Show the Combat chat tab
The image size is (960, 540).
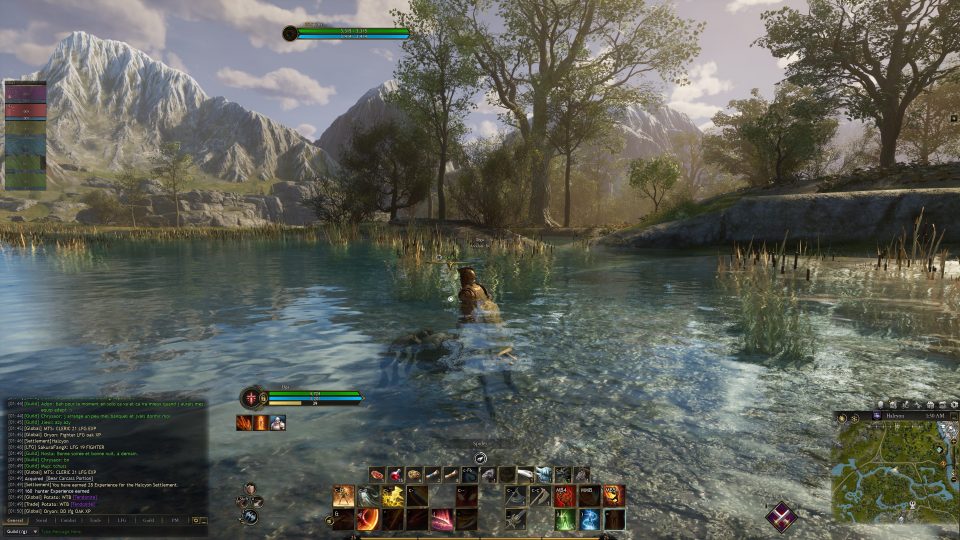click(68, 520)
